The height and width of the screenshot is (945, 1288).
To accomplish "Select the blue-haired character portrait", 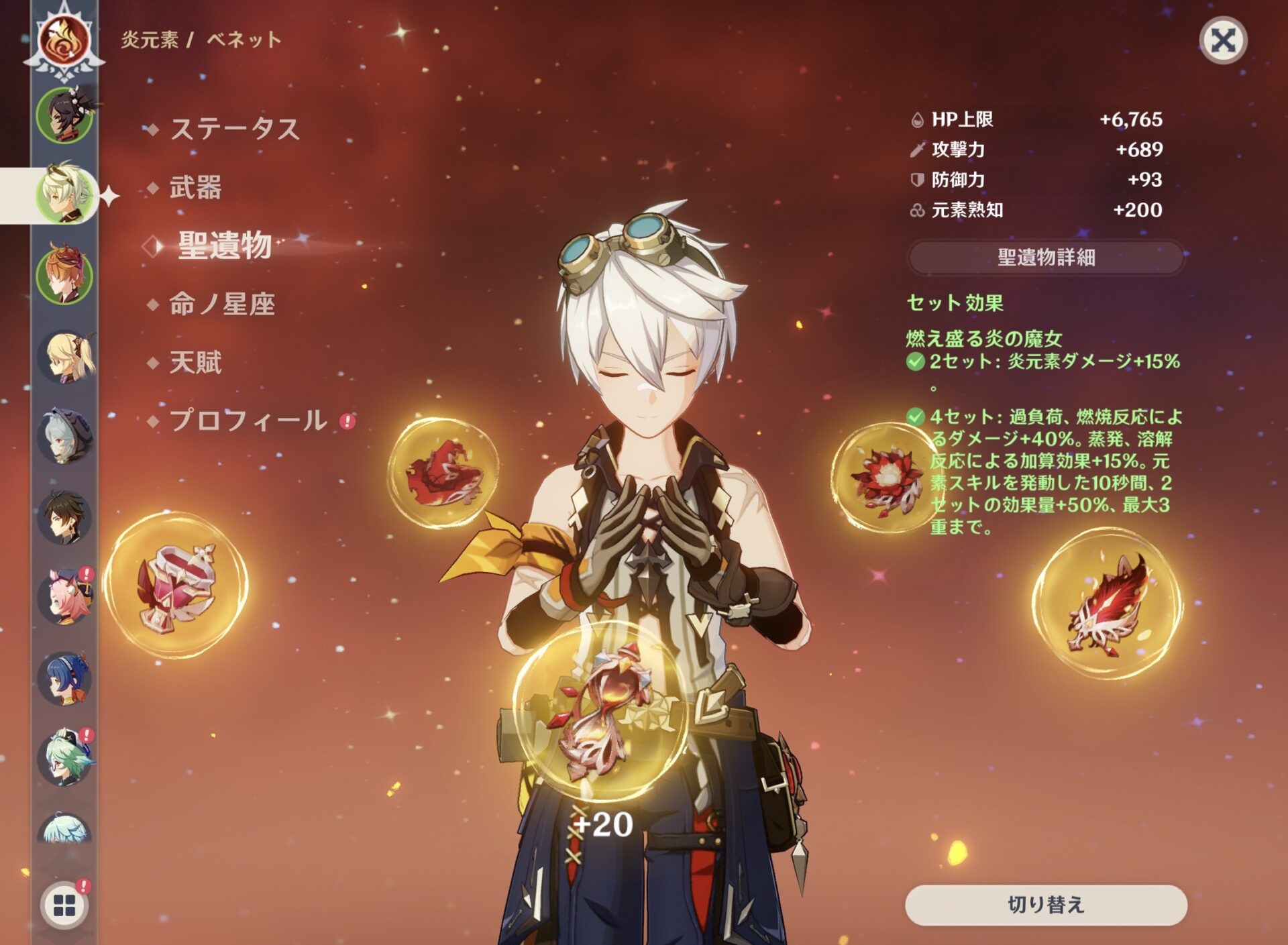I will tap(64, 677).
